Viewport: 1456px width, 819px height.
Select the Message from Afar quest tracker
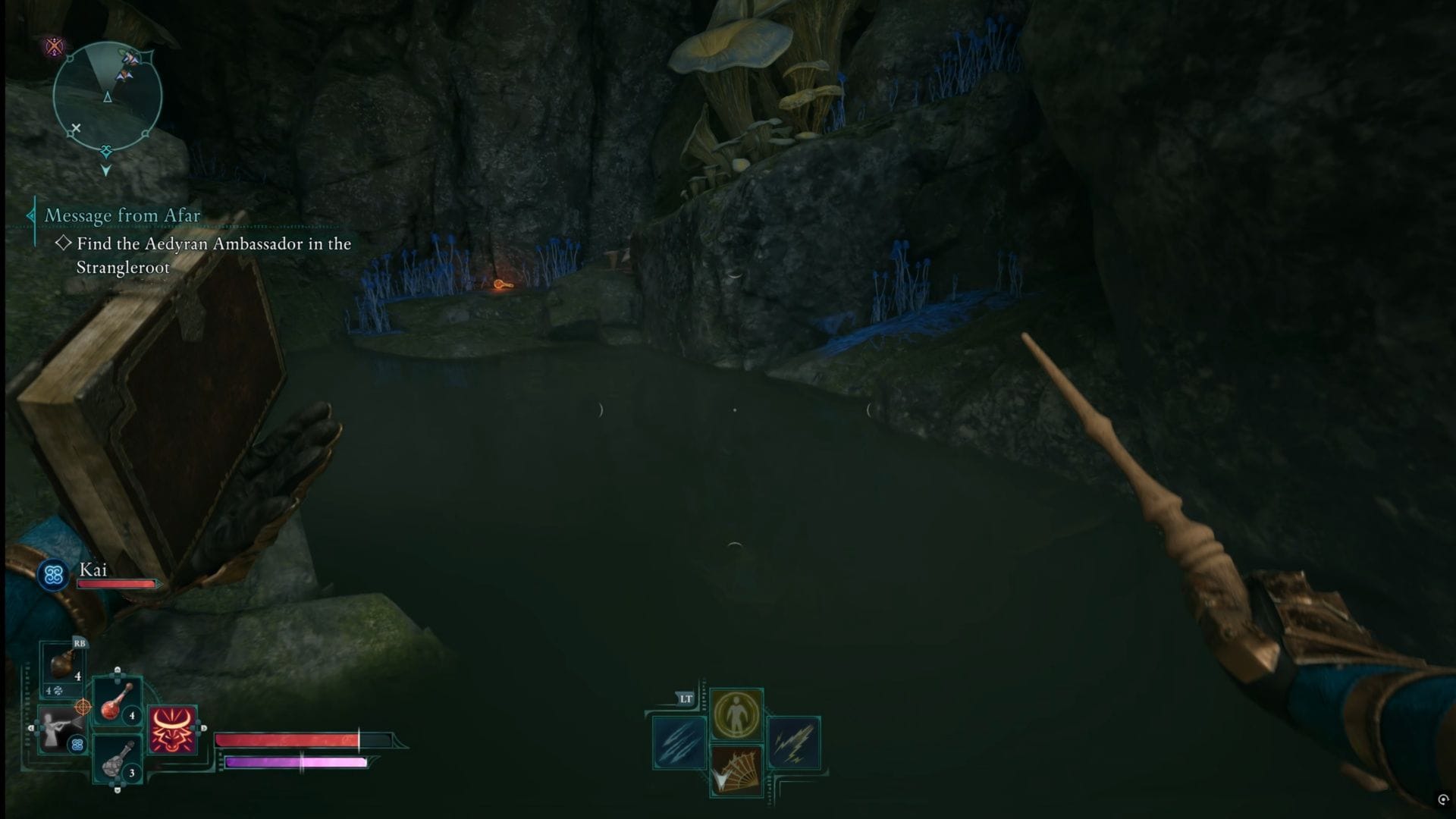coord(122,215)
